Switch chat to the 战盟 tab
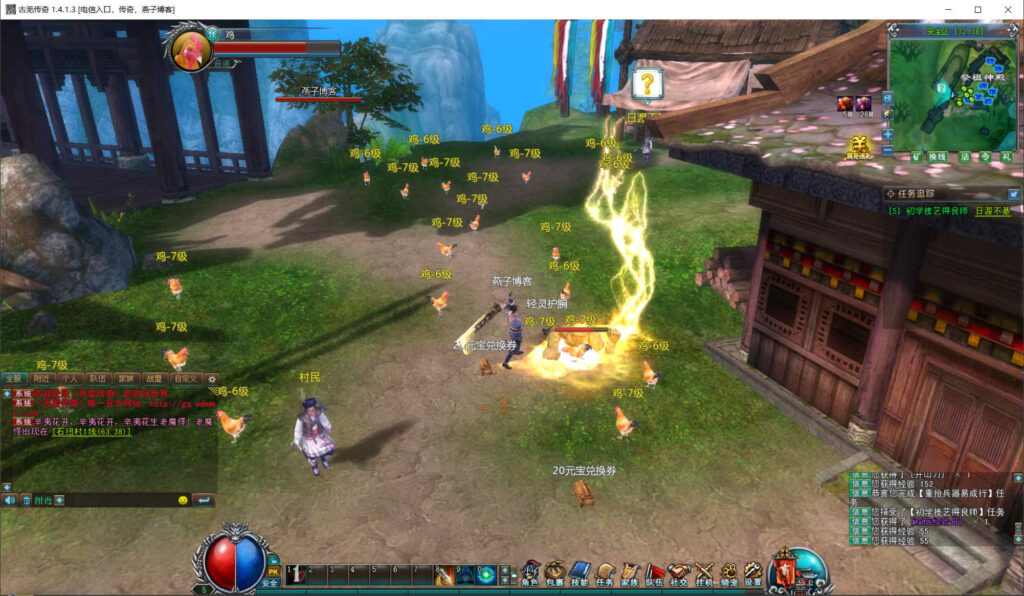The image size is (1024, 596). tap(154, 379)
